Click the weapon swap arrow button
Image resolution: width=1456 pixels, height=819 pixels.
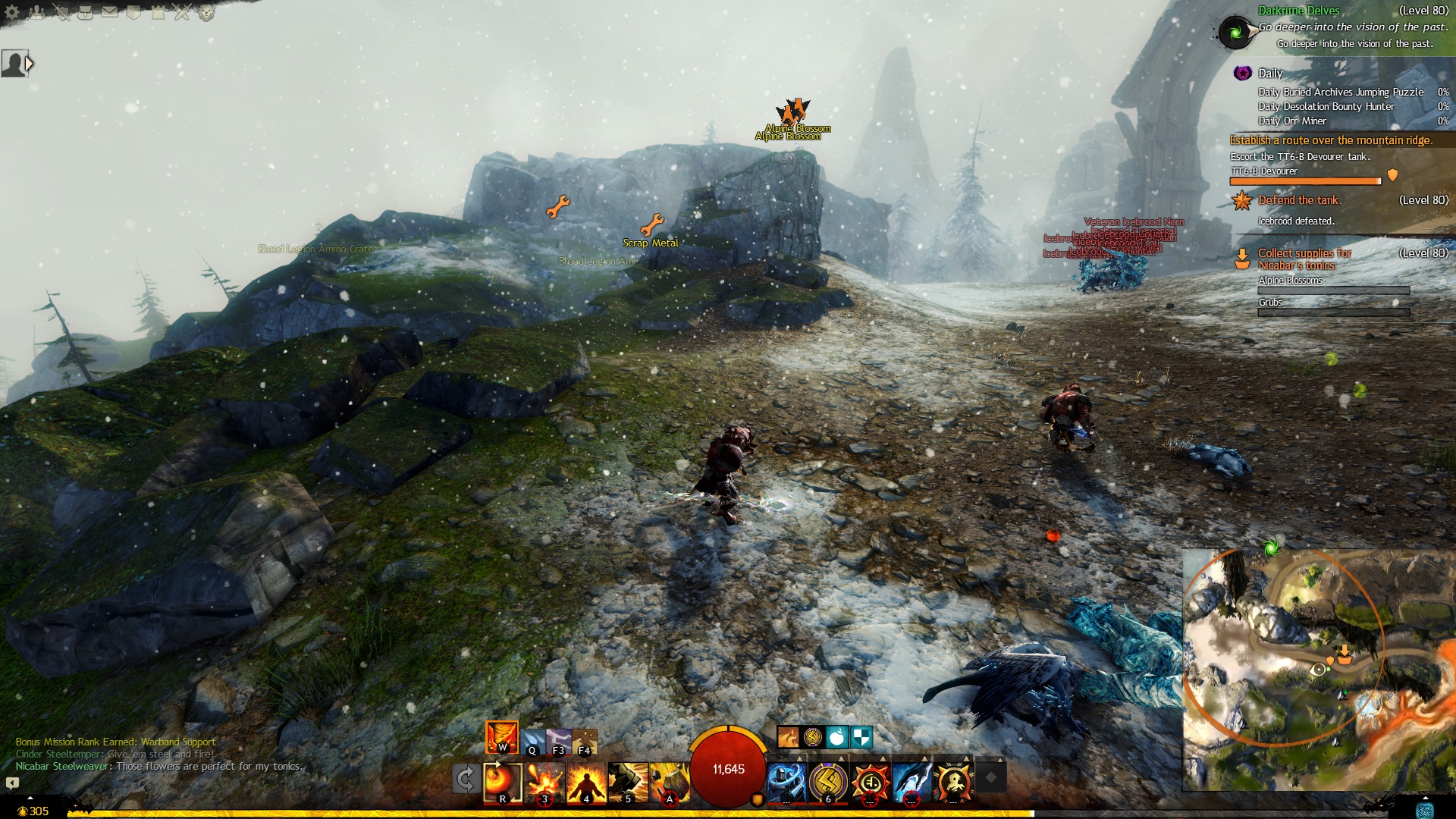point(466,779)
